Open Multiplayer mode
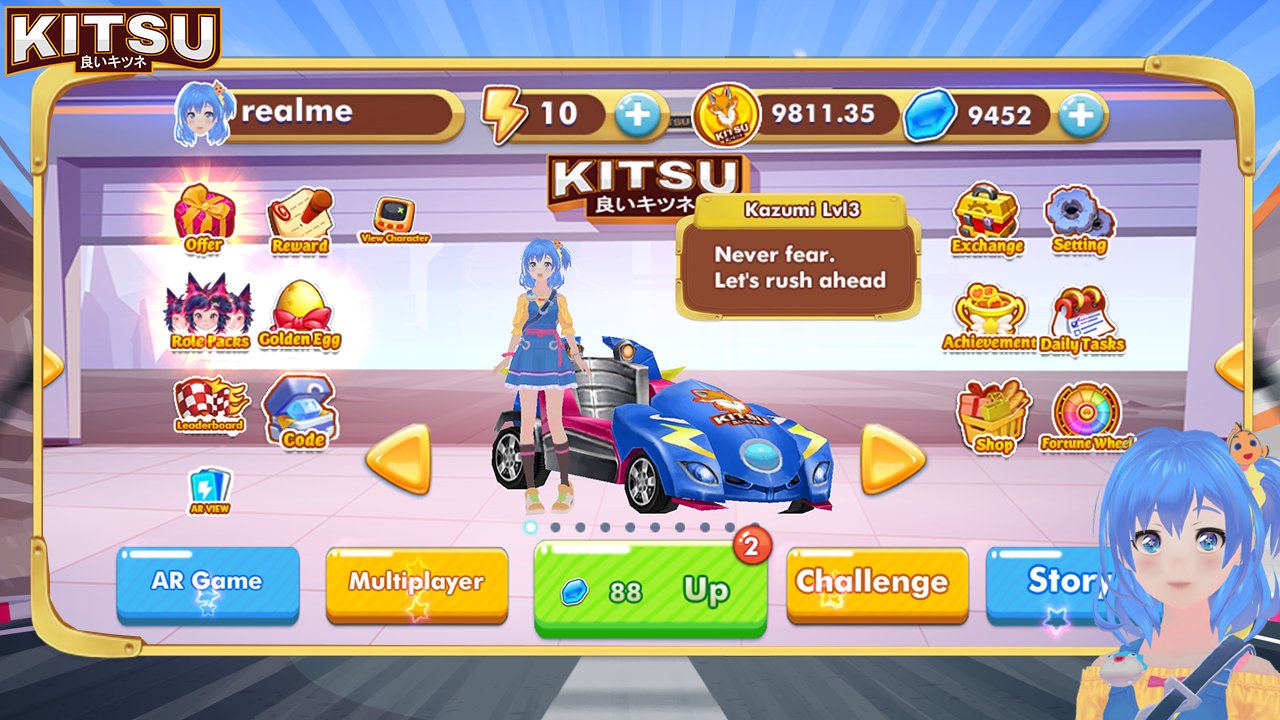The image size is (1280, 720). tap(417, 581)
